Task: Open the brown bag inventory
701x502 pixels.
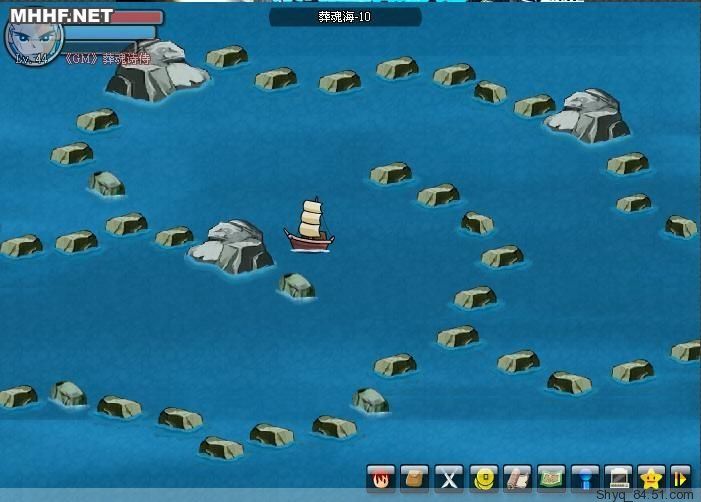Action: 415,477
